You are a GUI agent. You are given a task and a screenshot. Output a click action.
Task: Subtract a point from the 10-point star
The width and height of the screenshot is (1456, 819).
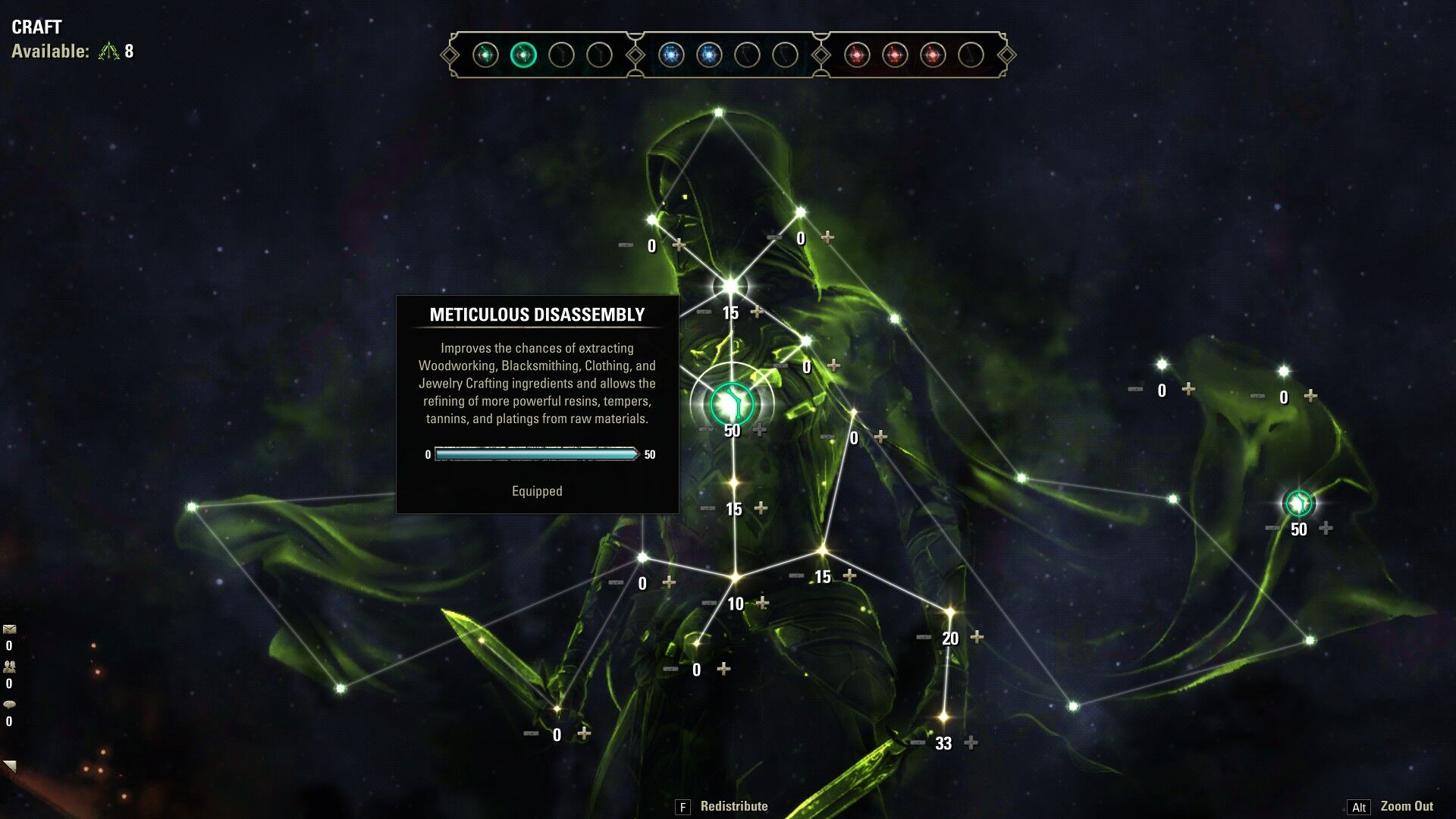point(709,603)
